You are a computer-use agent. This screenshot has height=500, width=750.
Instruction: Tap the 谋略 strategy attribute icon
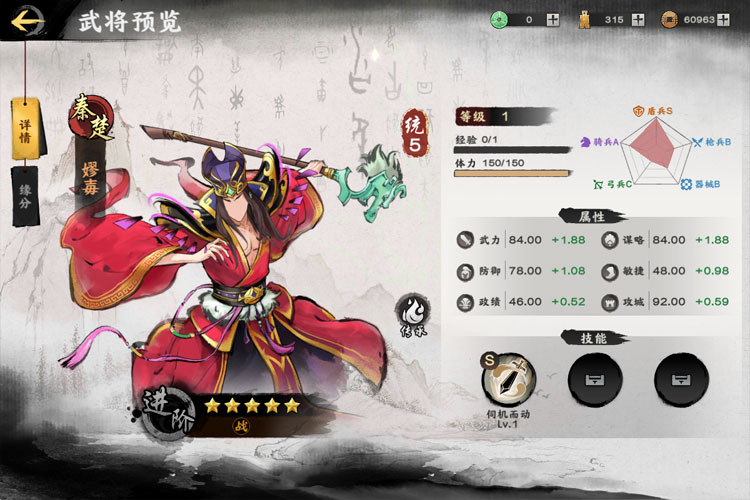pos(609,240)
